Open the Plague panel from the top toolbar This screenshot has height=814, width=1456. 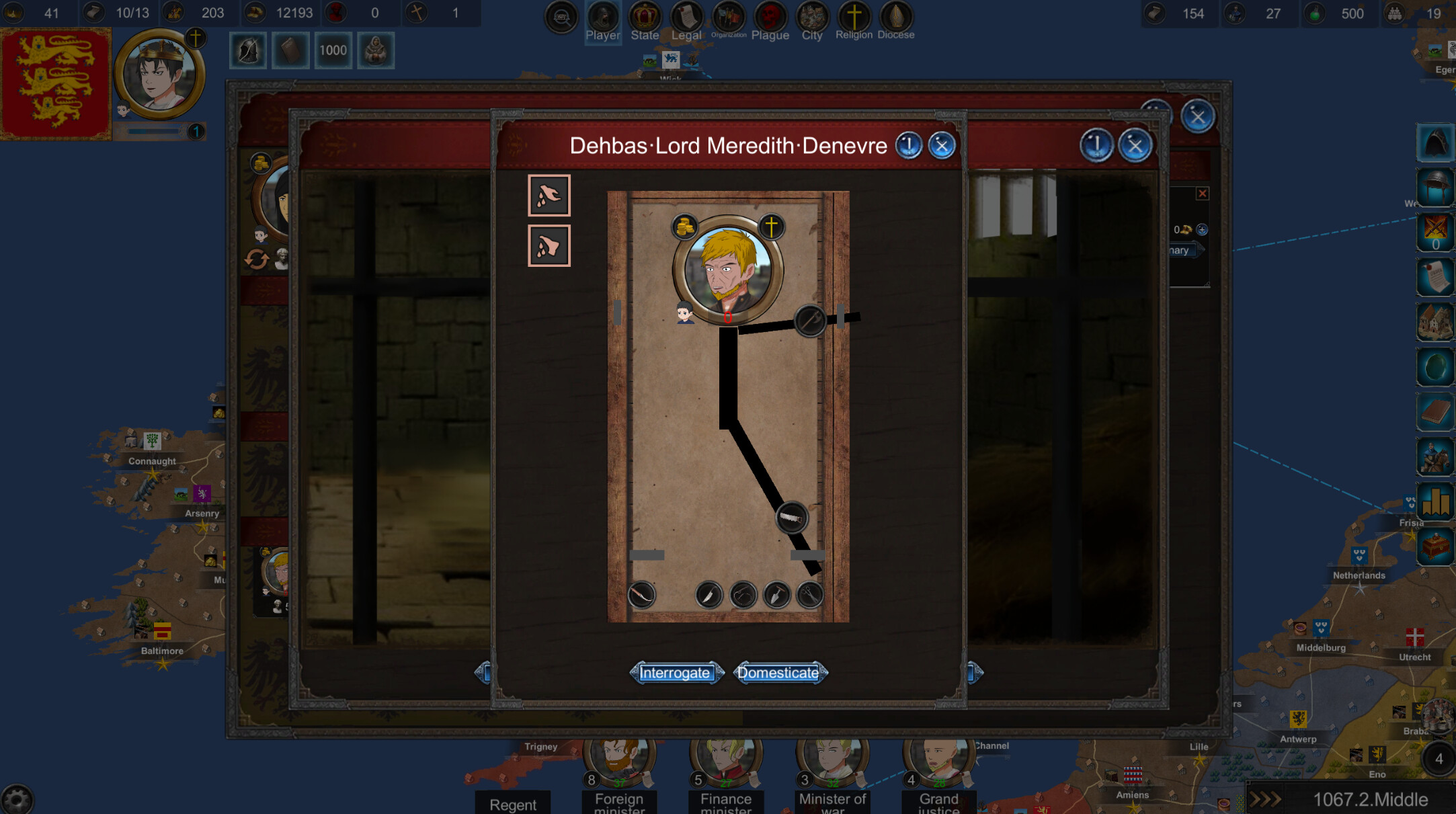[770, 15]
